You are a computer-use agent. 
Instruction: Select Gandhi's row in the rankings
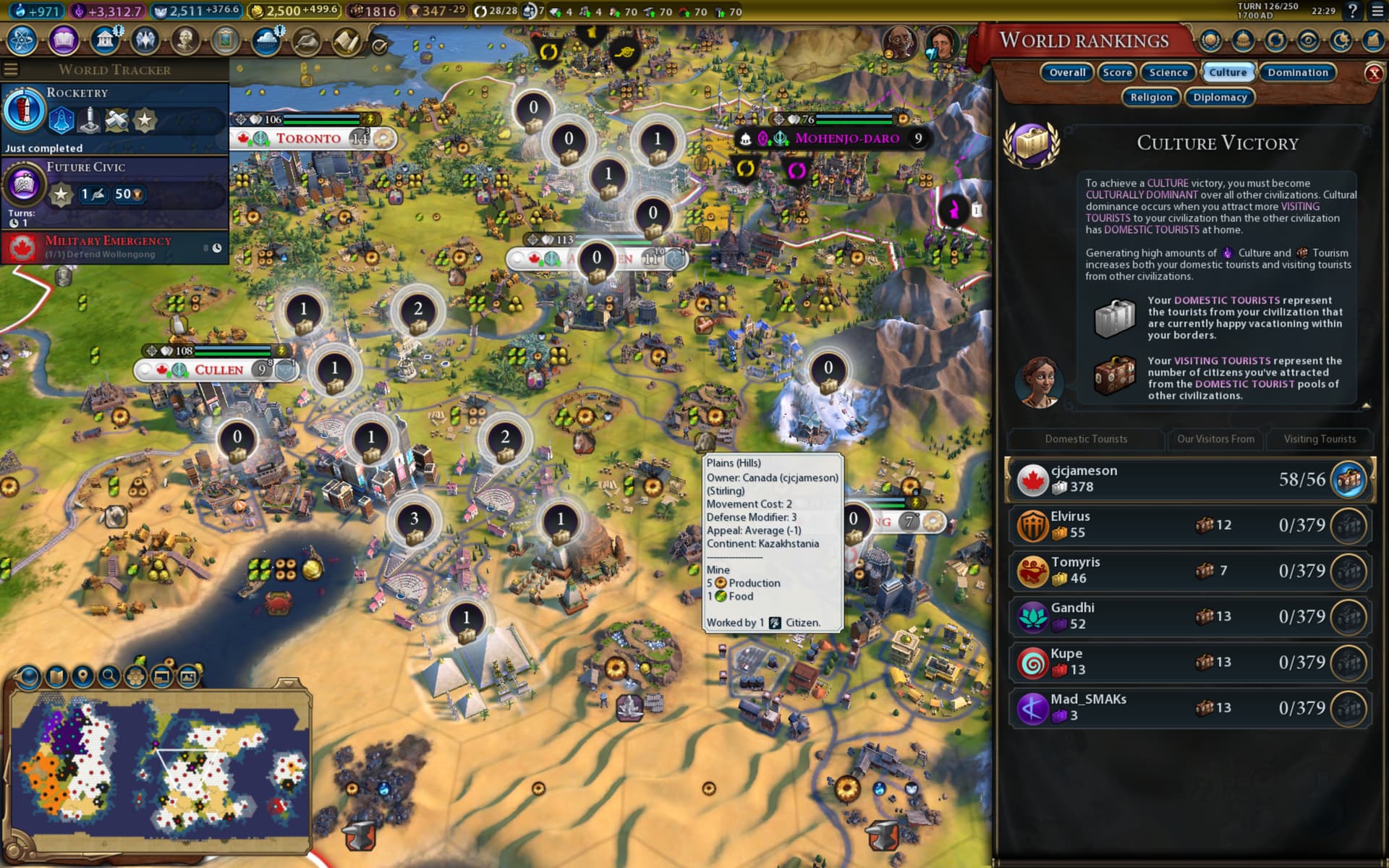1190,616
